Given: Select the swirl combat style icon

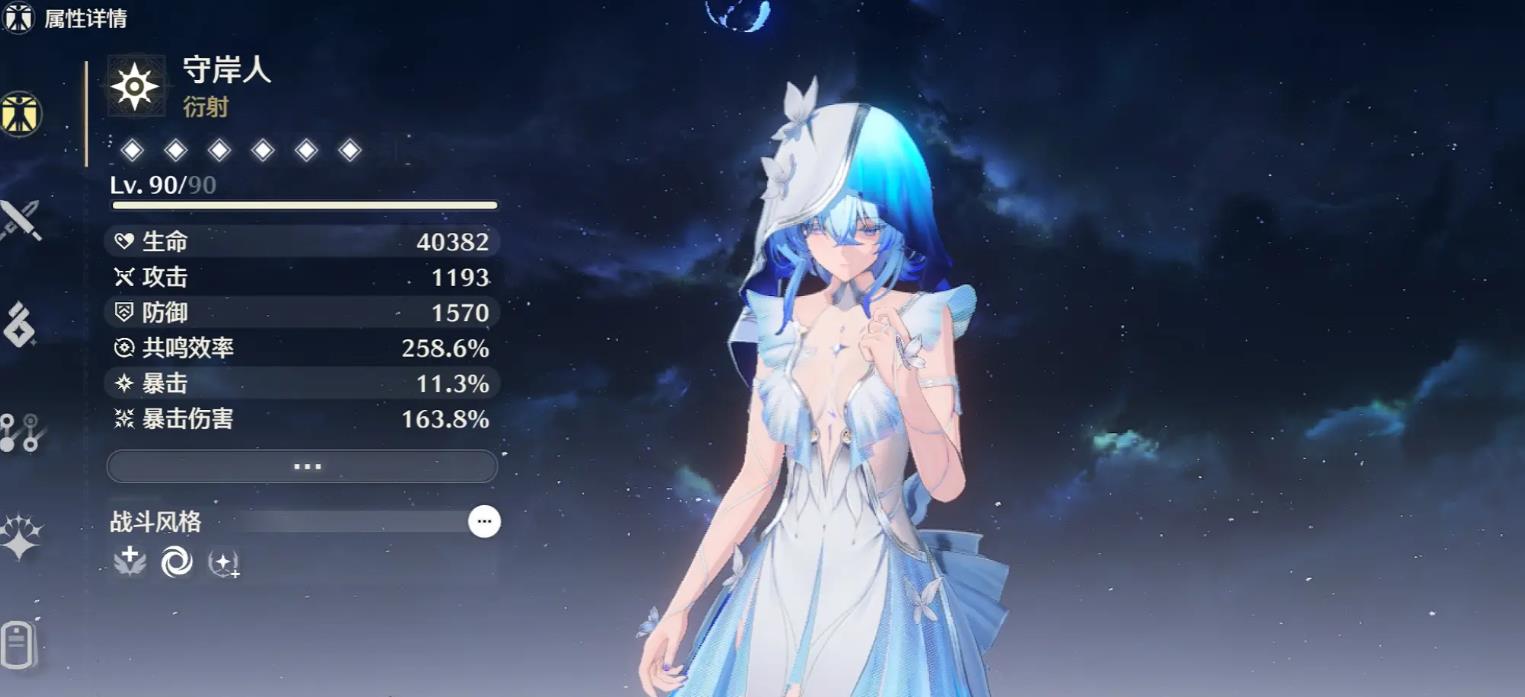Looking at the screenshot, I should coord(177,563).
